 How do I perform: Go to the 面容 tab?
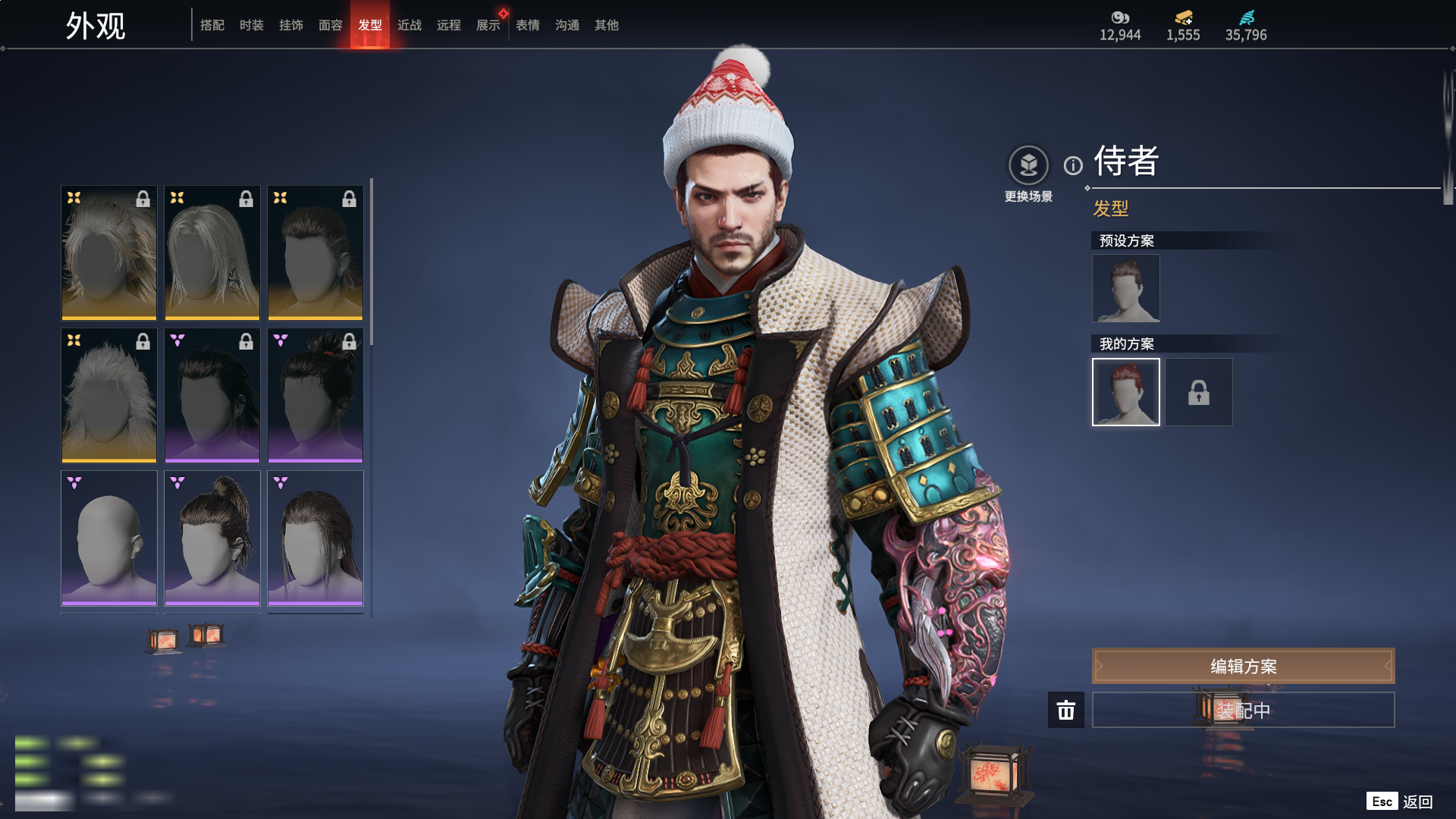tap(331, 25)
